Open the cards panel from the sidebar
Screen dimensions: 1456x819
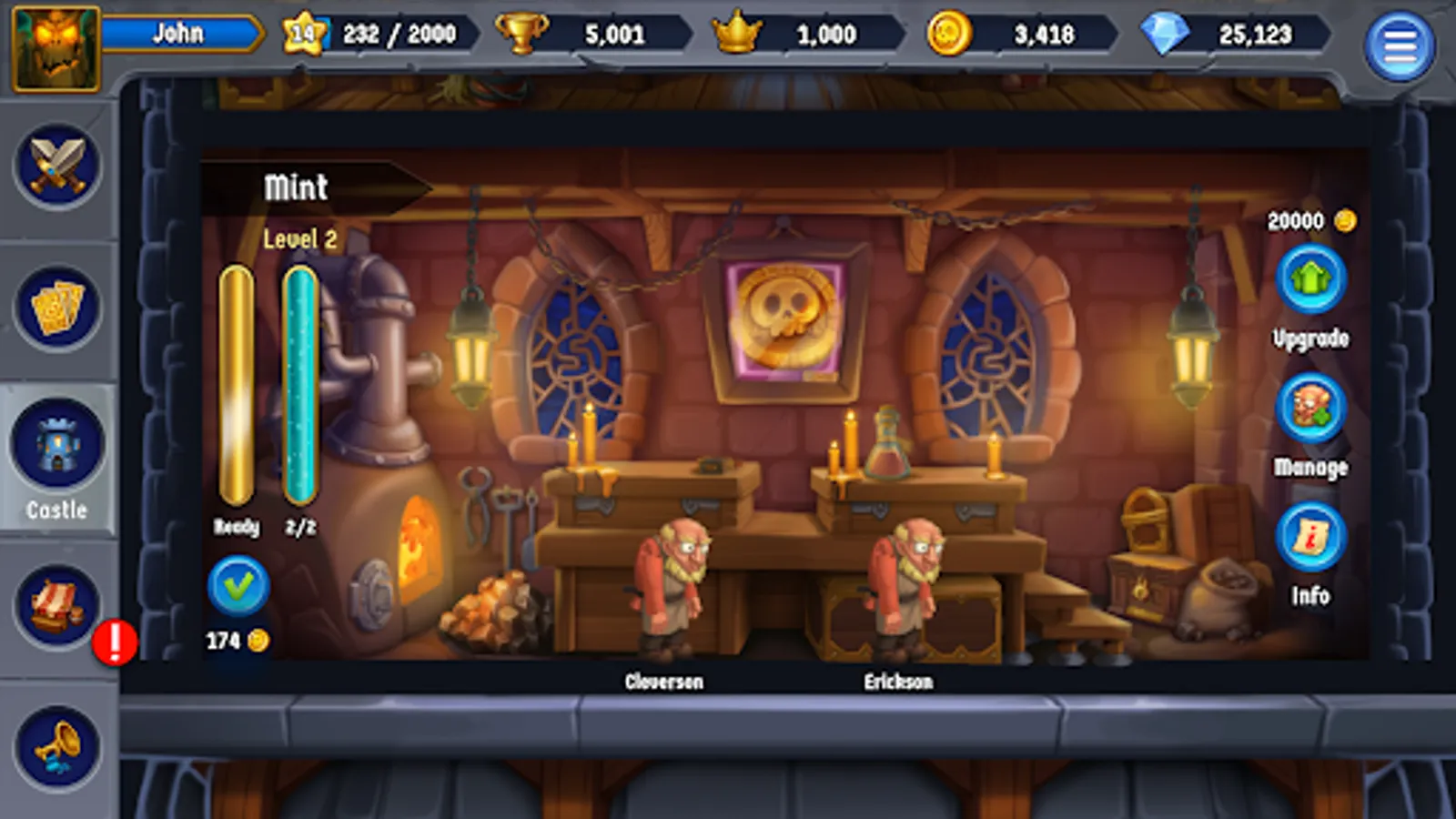click(56, 305)
